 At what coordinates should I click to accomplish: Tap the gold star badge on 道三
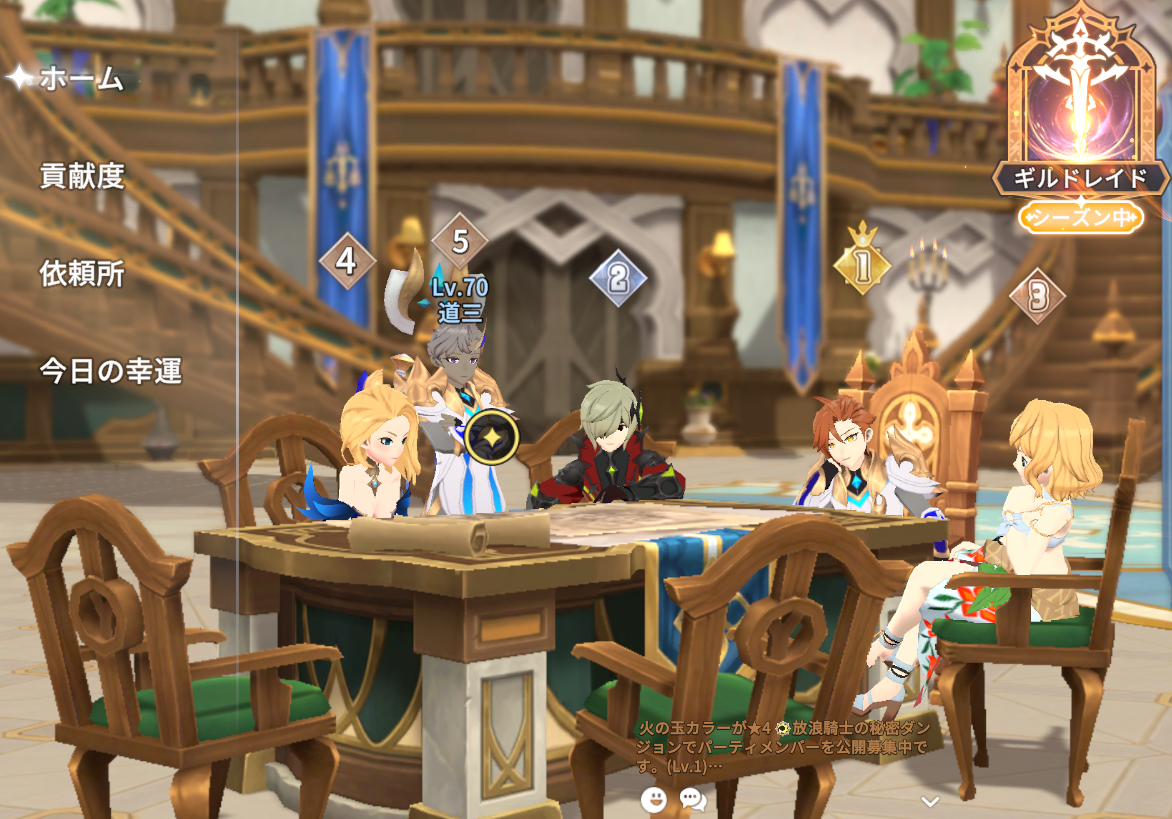click(x=492, y=436)
